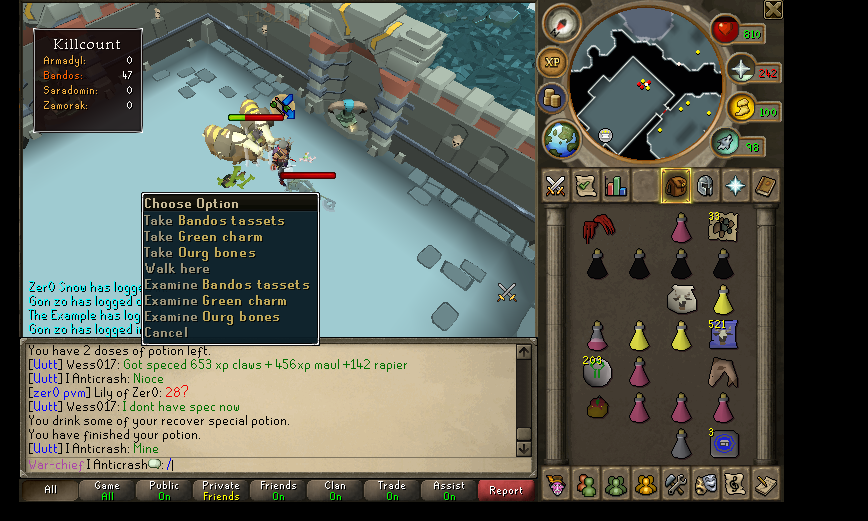Examine the Bandos tassets
Viewport: 868px width, 521px height.
click(227, 285)
